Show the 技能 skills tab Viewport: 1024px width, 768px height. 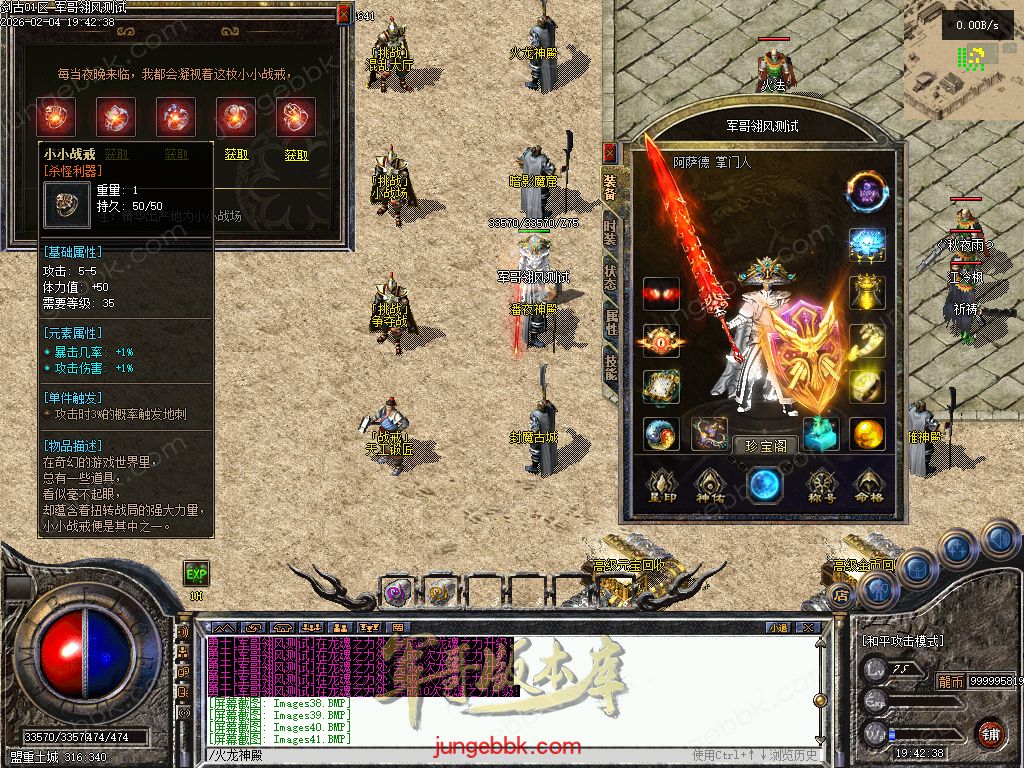(609, 366)
